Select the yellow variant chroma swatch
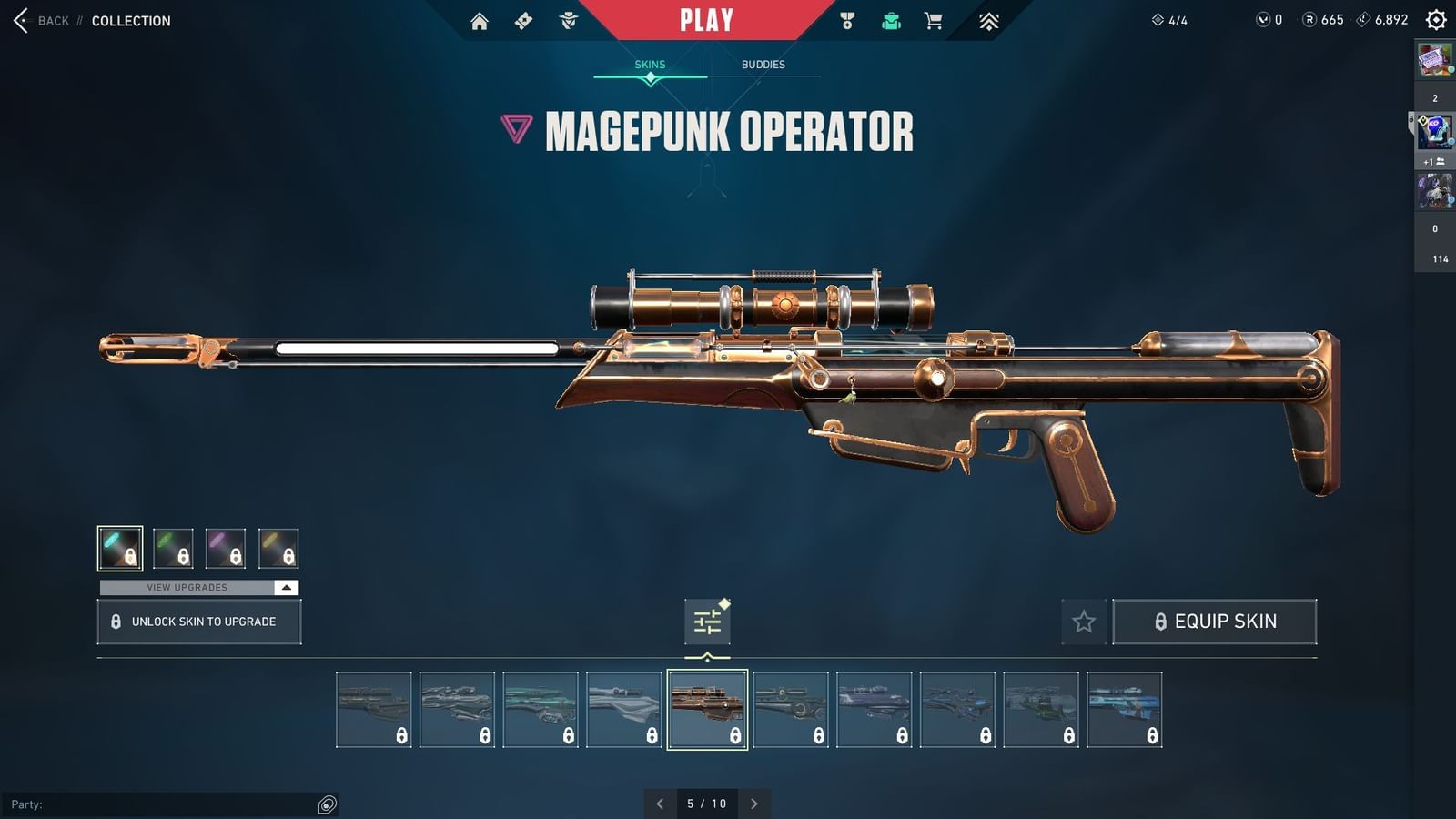This screenshot has height=819, width=1456. click(x=279, y=548)
